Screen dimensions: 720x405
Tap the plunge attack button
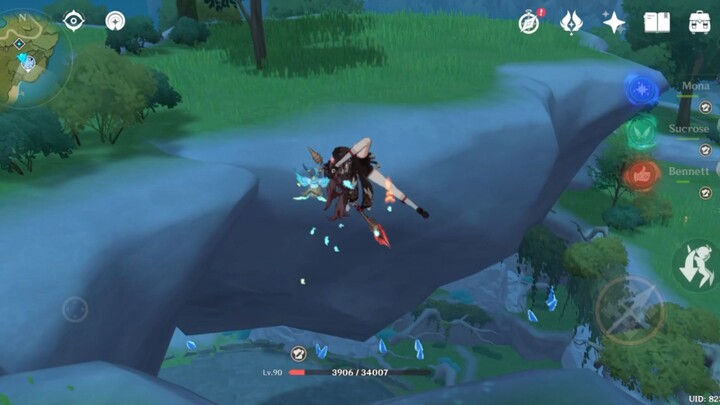click(x=693, y=265)
